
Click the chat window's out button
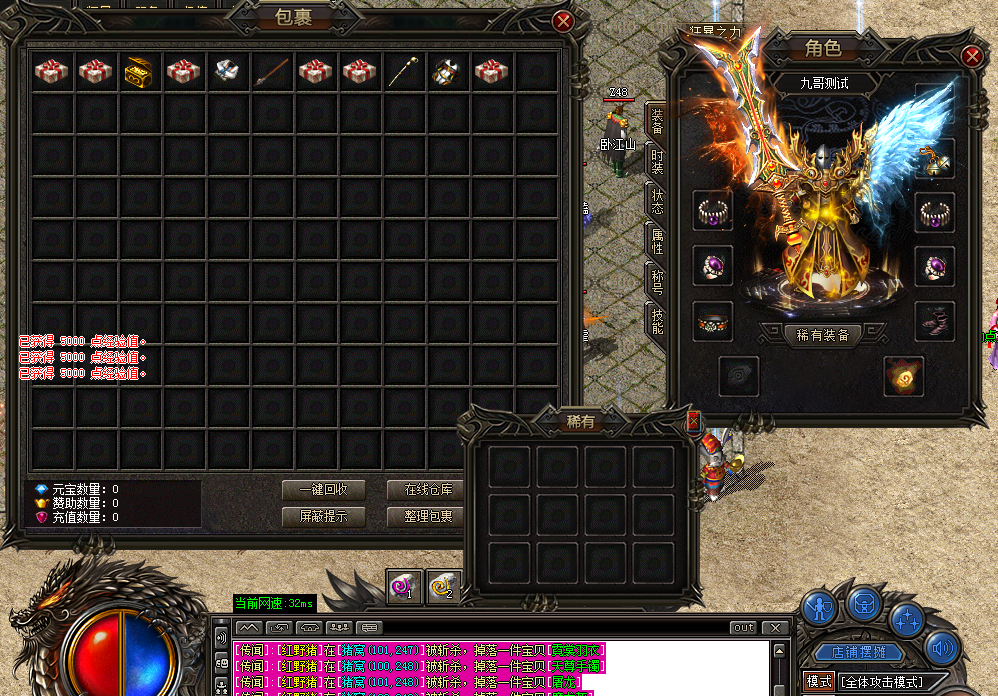(x=743, y=628)
